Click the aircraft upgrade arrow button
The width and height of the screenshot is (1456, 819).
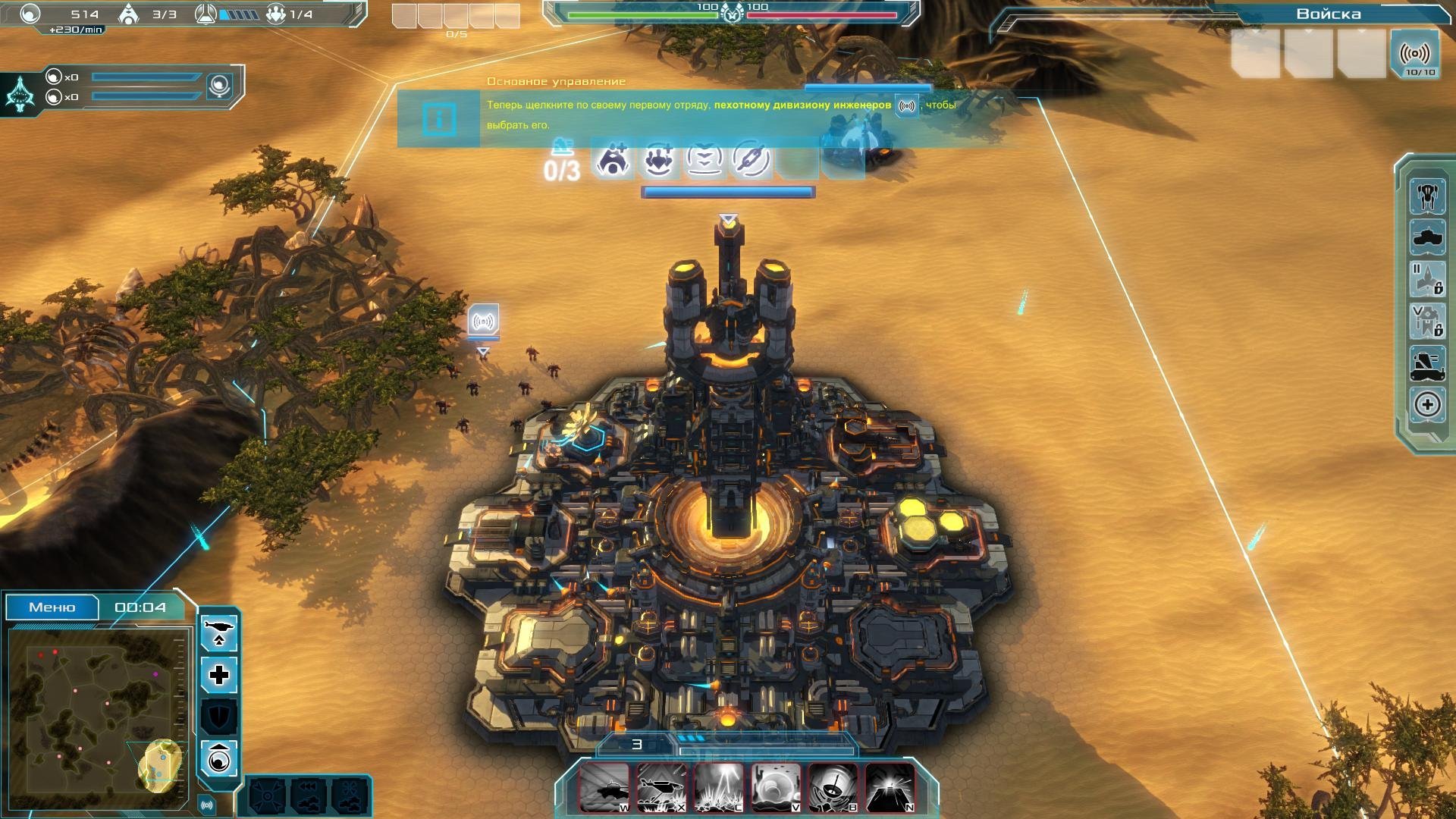tap(219, 632)
